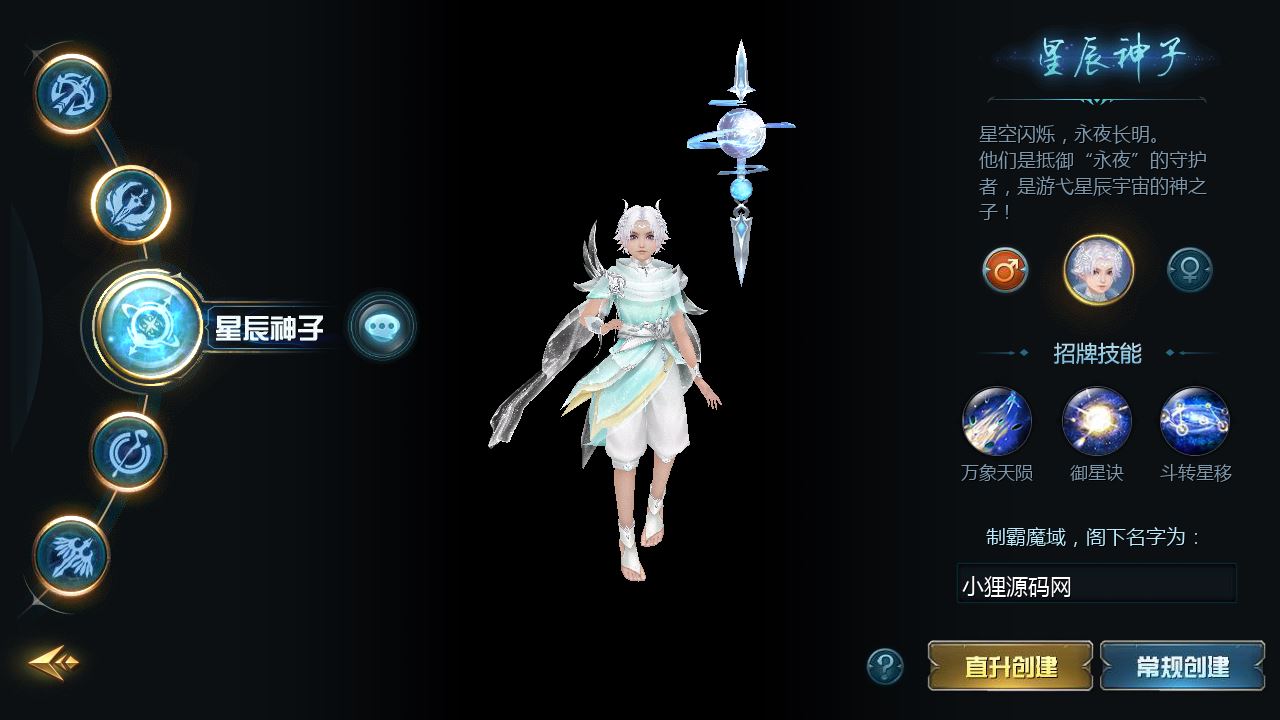Select the bow-and-arrow class icon
Screen dimensions: 1280x720
[x=72, y=94]
